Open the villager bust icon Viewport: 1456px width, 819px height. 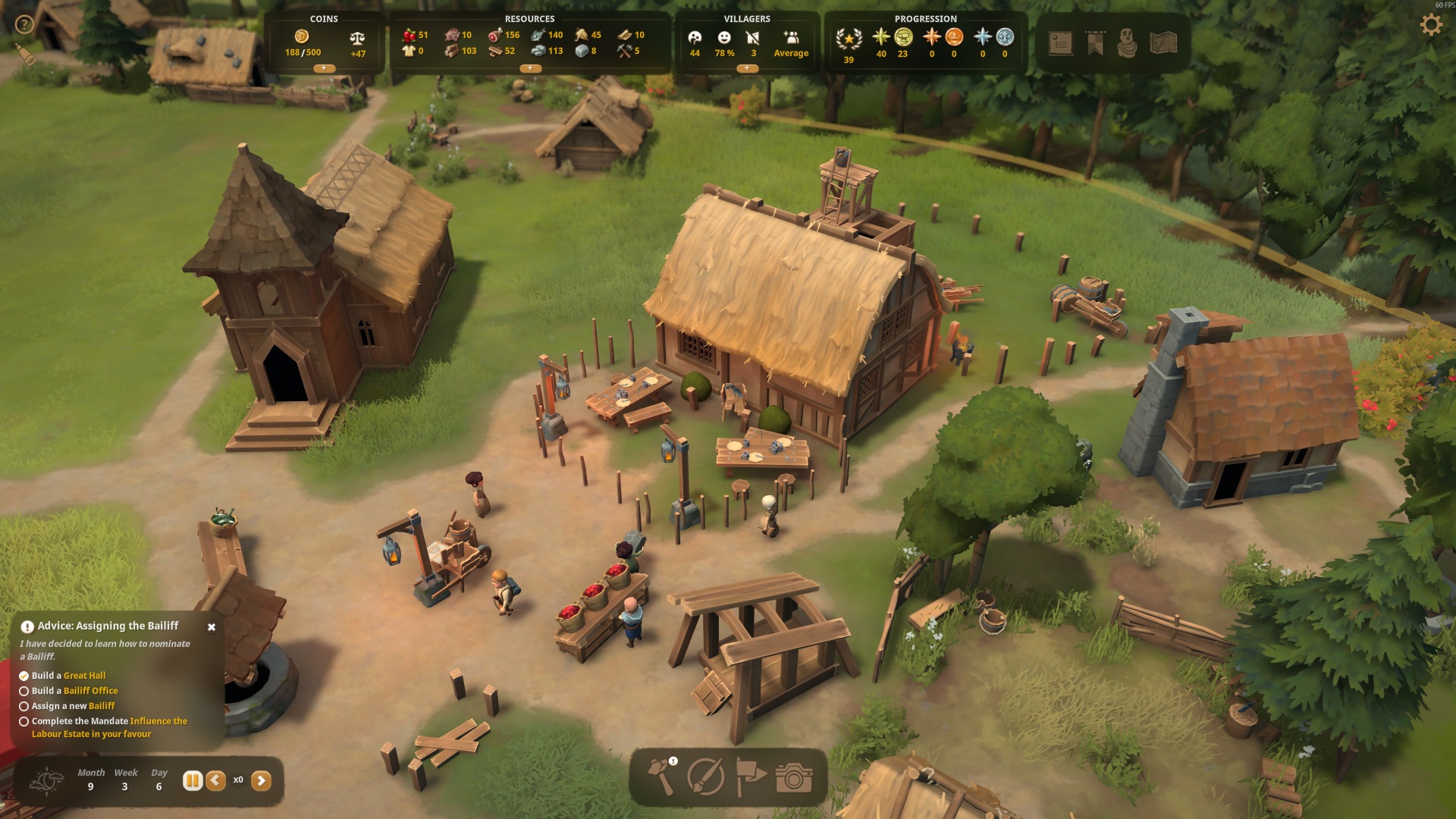point(1128,43)
